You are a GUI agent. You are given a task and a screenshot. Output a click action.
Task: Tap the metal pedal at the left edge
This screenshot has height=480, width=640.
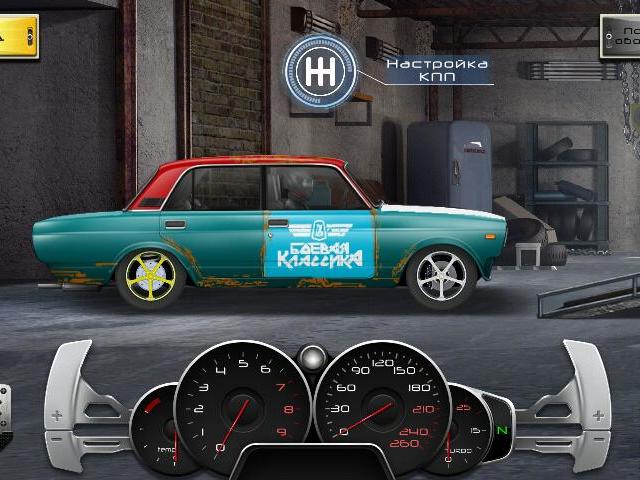[x=5, y=412]
